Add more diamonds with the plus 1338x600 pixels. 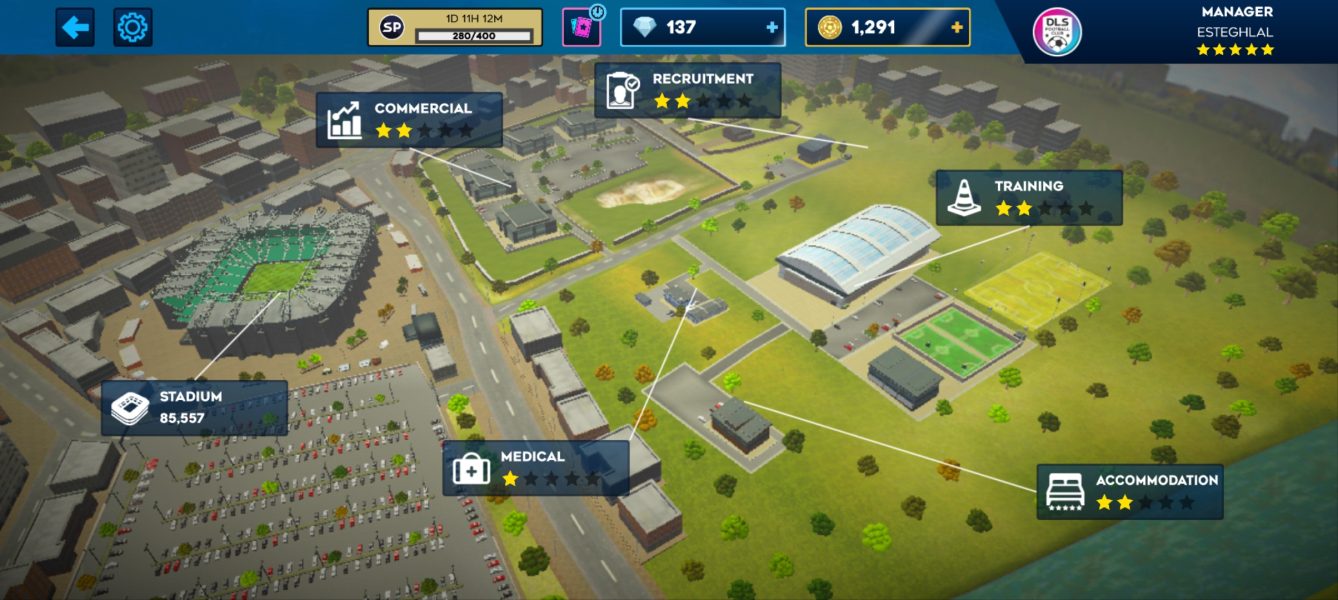(771, 28)
